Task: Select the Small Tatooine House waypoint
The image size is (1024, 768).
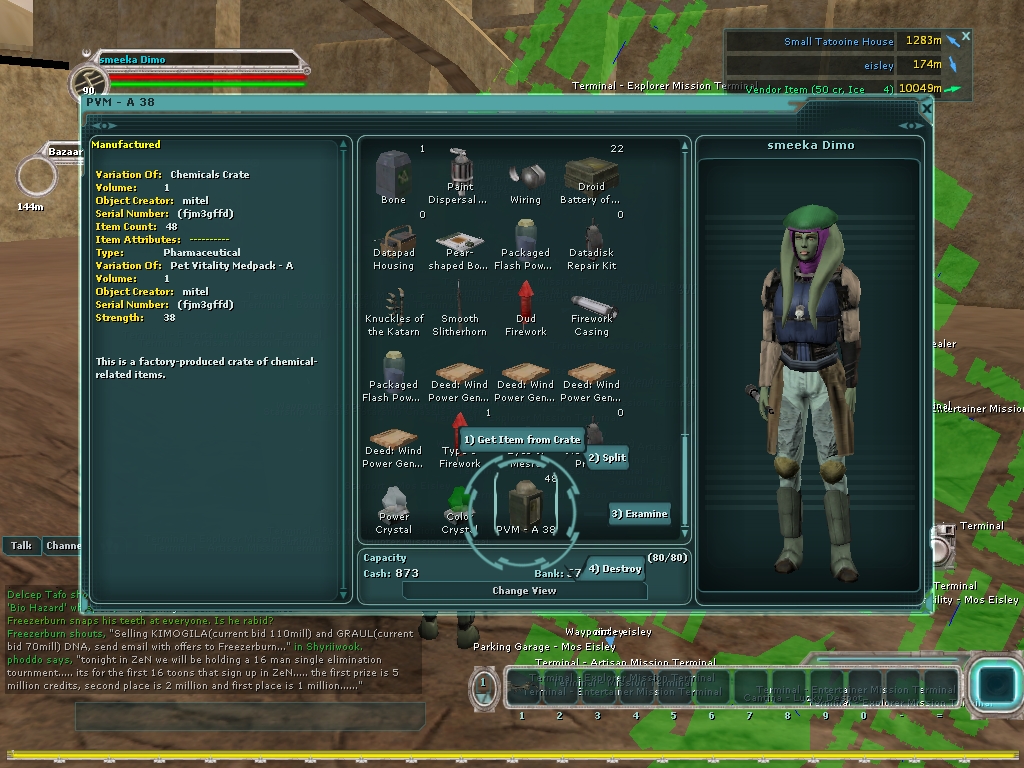Action: [x=838, y=42]
